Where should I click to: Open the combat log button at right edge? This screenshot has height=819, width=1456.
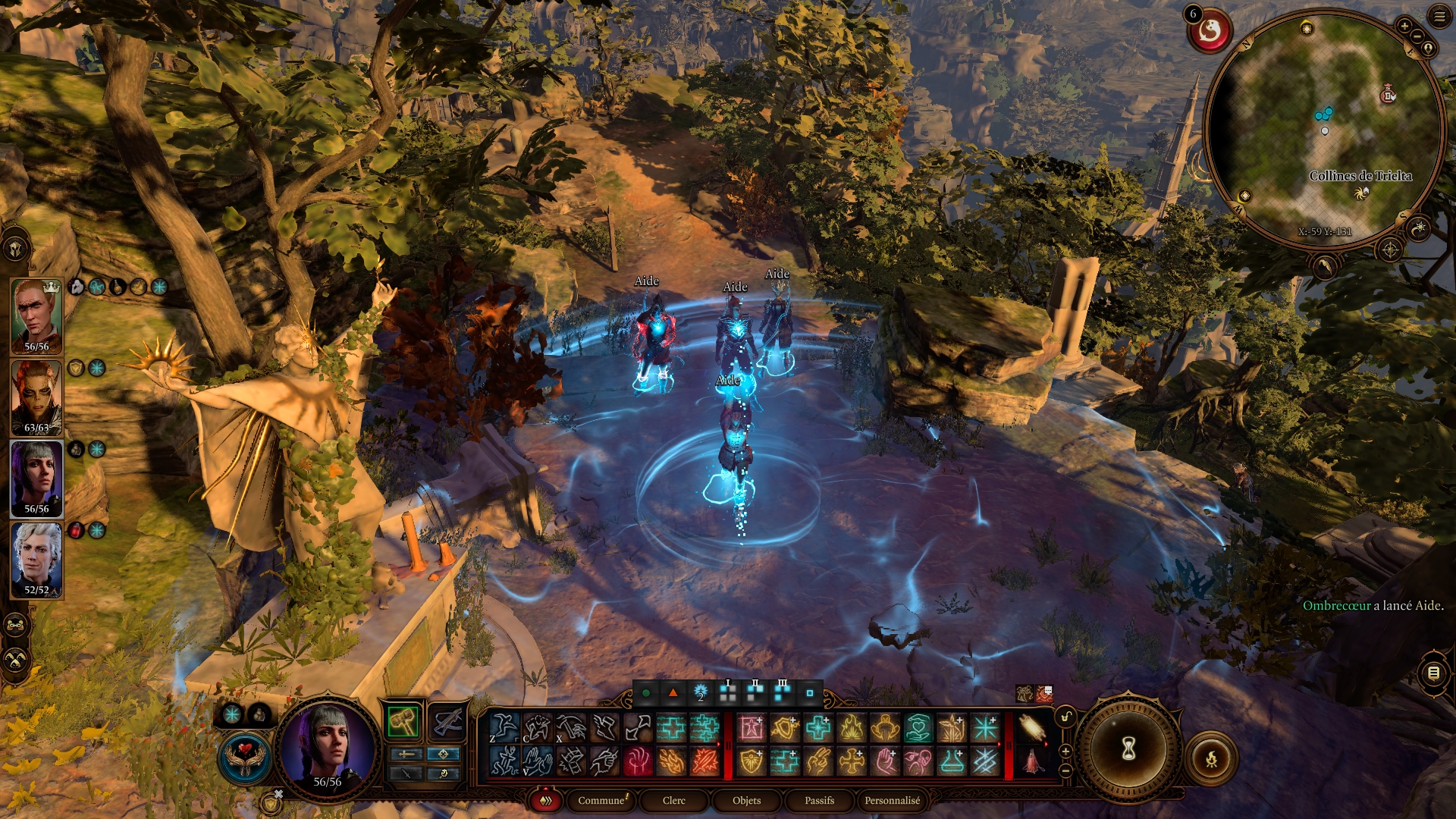click(x=1433, y=673)
